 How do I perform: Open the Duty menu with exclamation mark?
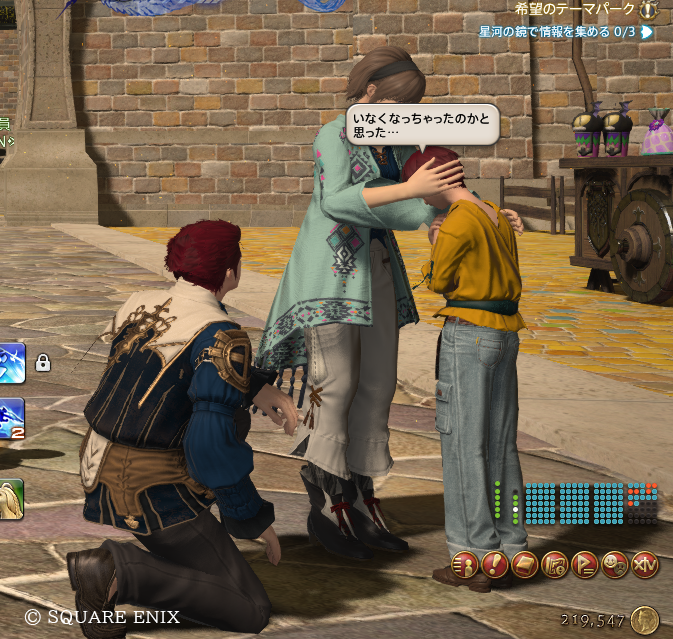click(x=495, y=565)
